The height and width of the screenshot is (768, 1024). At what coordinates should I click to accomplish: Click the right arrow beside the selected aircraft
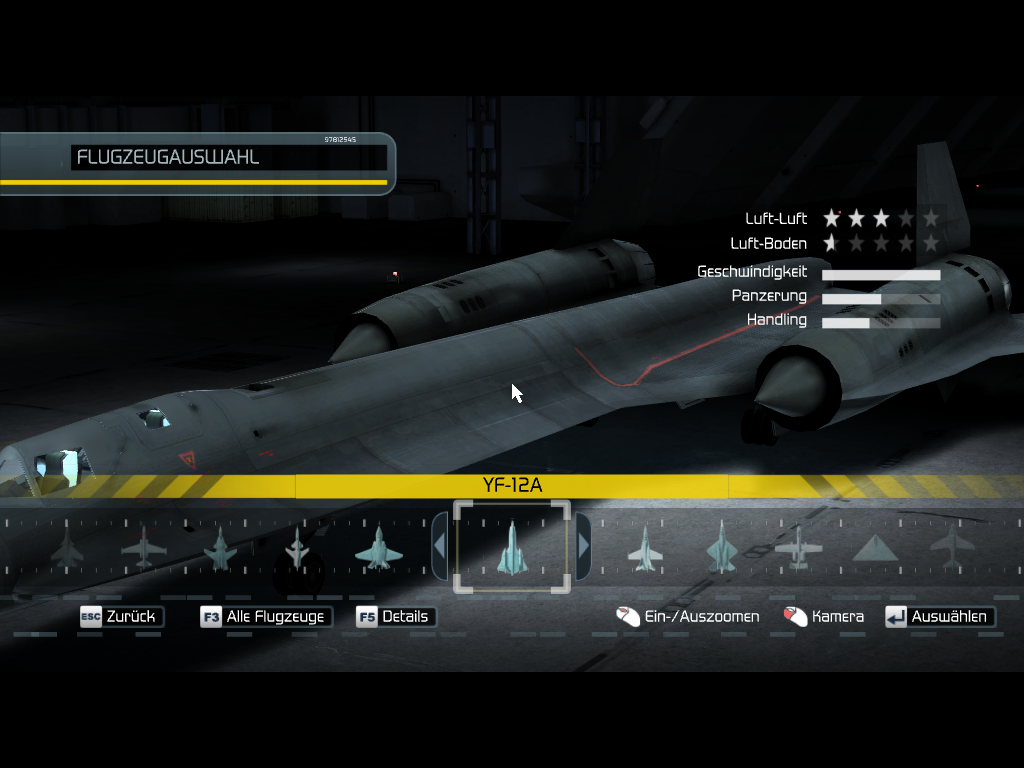tap(584, 547)
